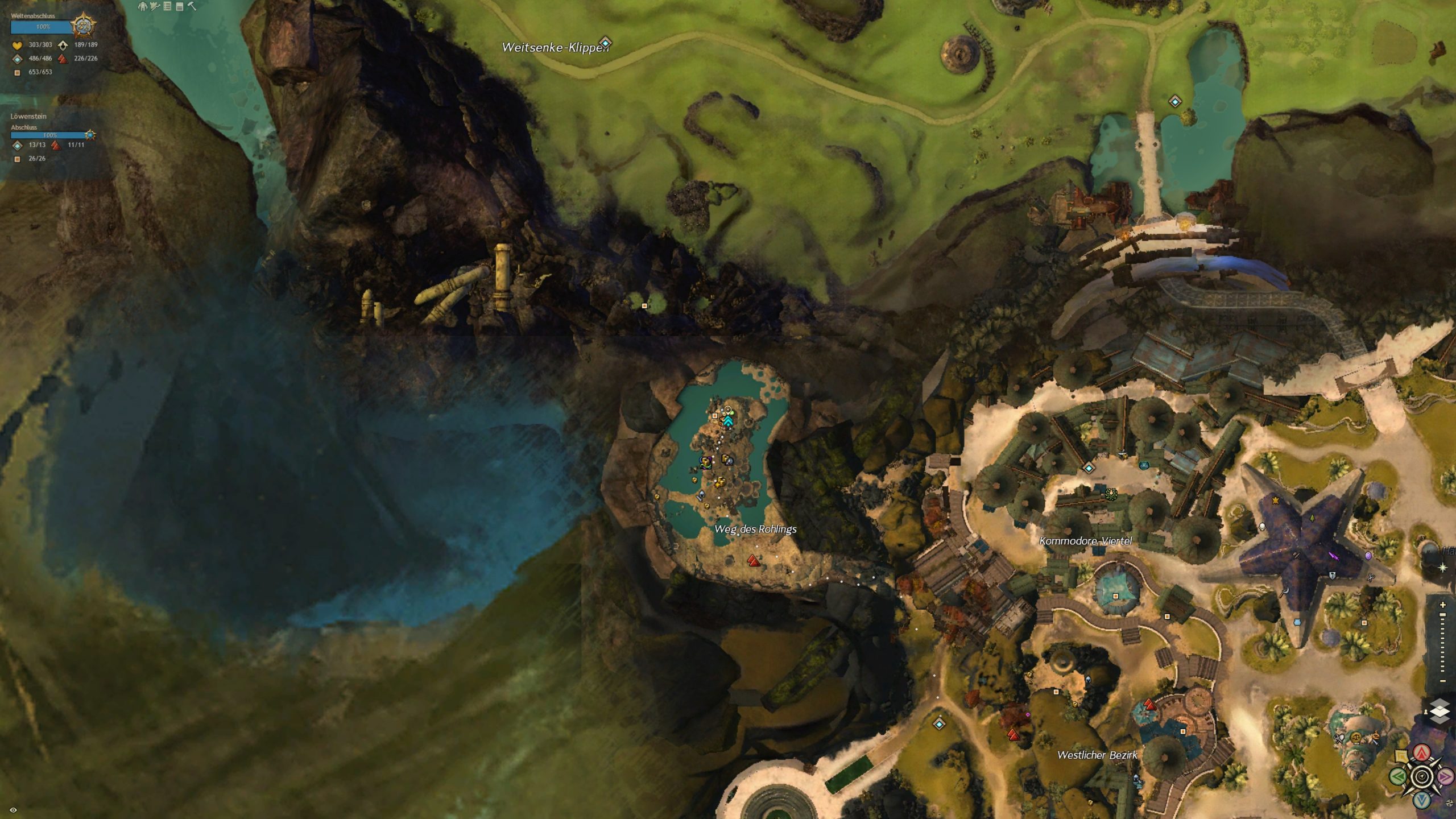Toggle the eye visibility icon in bottom-left corner
This screenshot has height=819, width=1456.
14,810
